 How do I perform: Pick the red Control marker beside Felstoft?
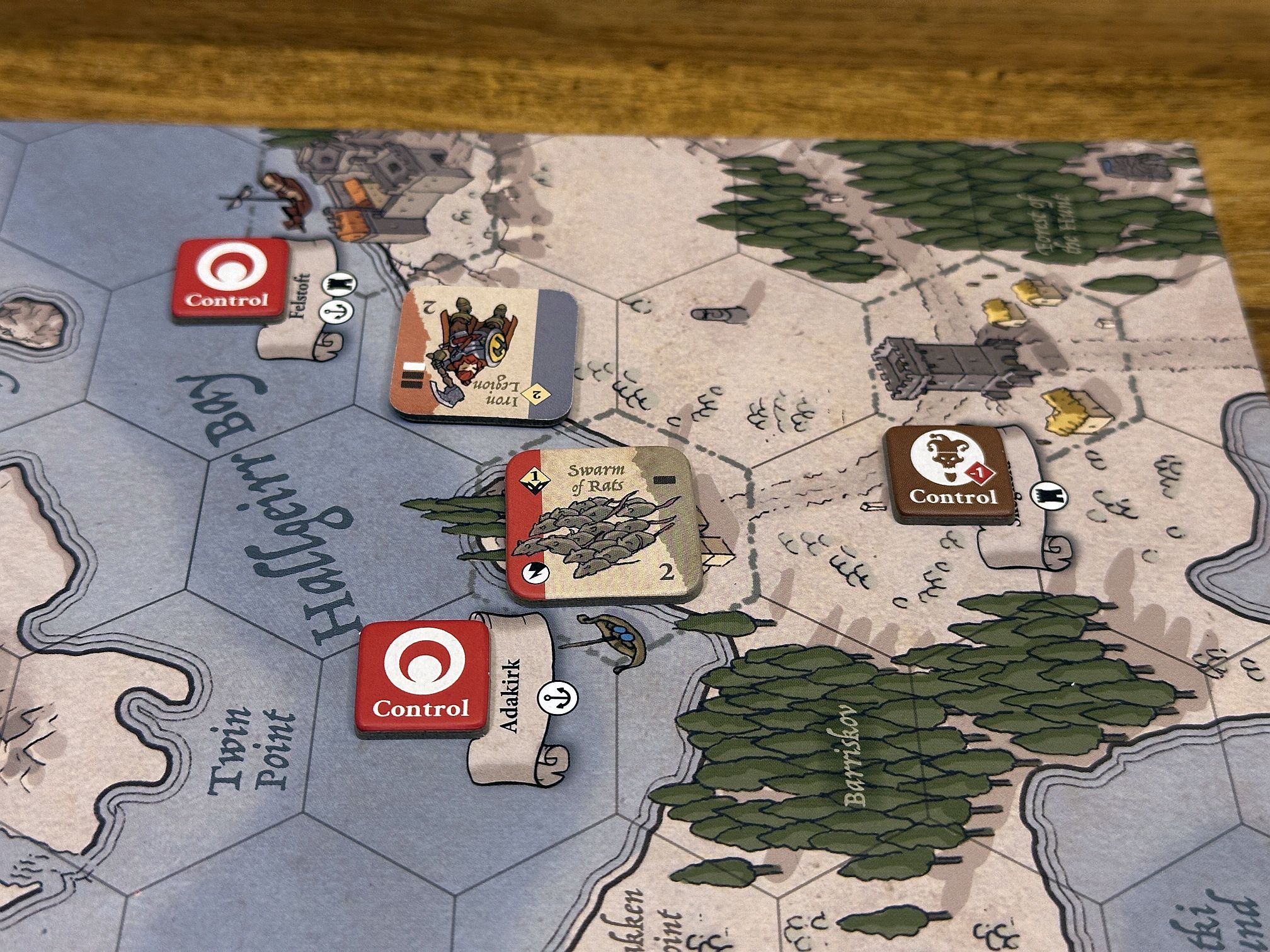tap(229, 278)
